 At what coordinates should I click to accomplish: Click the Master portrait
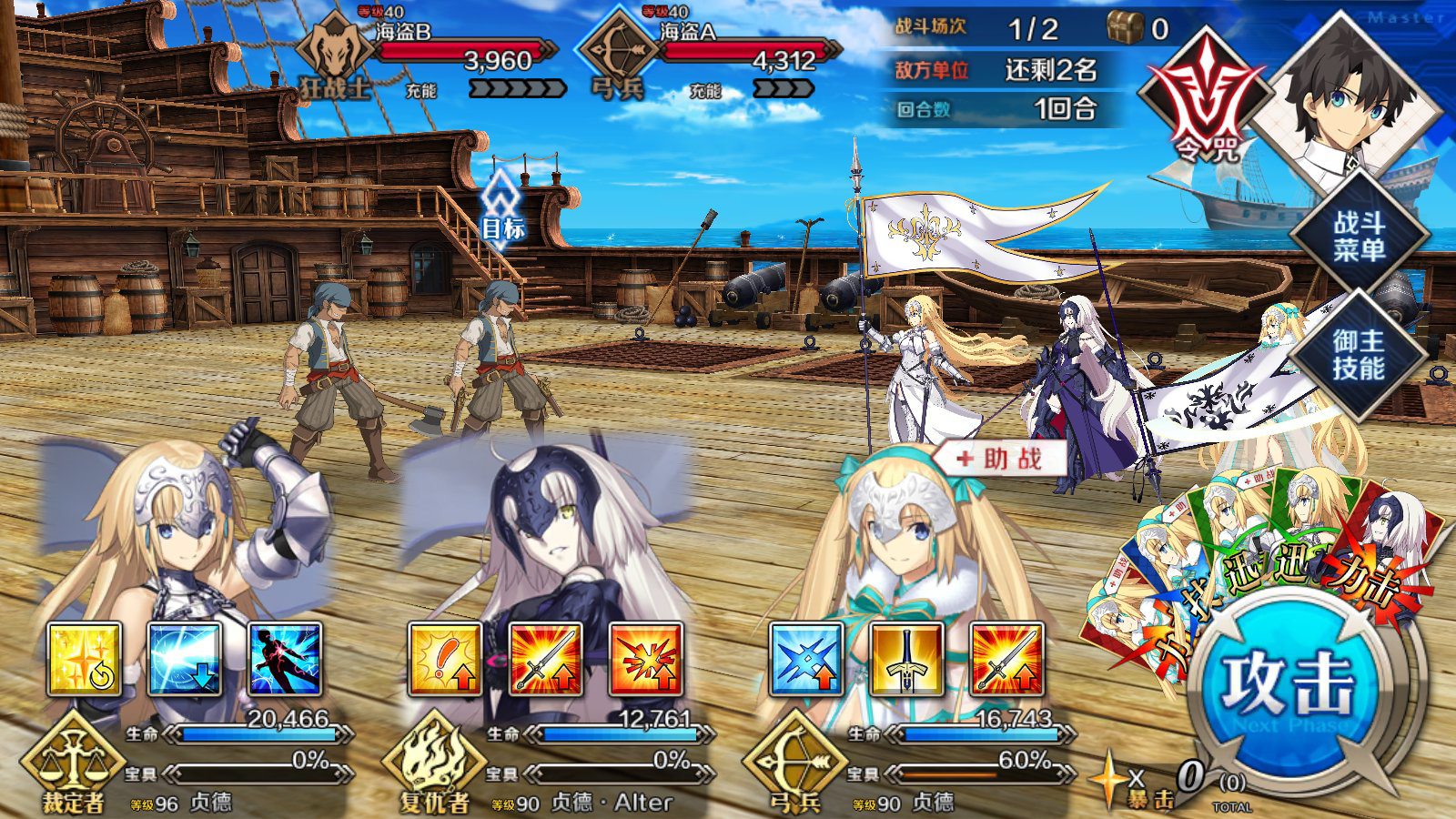1349,96
